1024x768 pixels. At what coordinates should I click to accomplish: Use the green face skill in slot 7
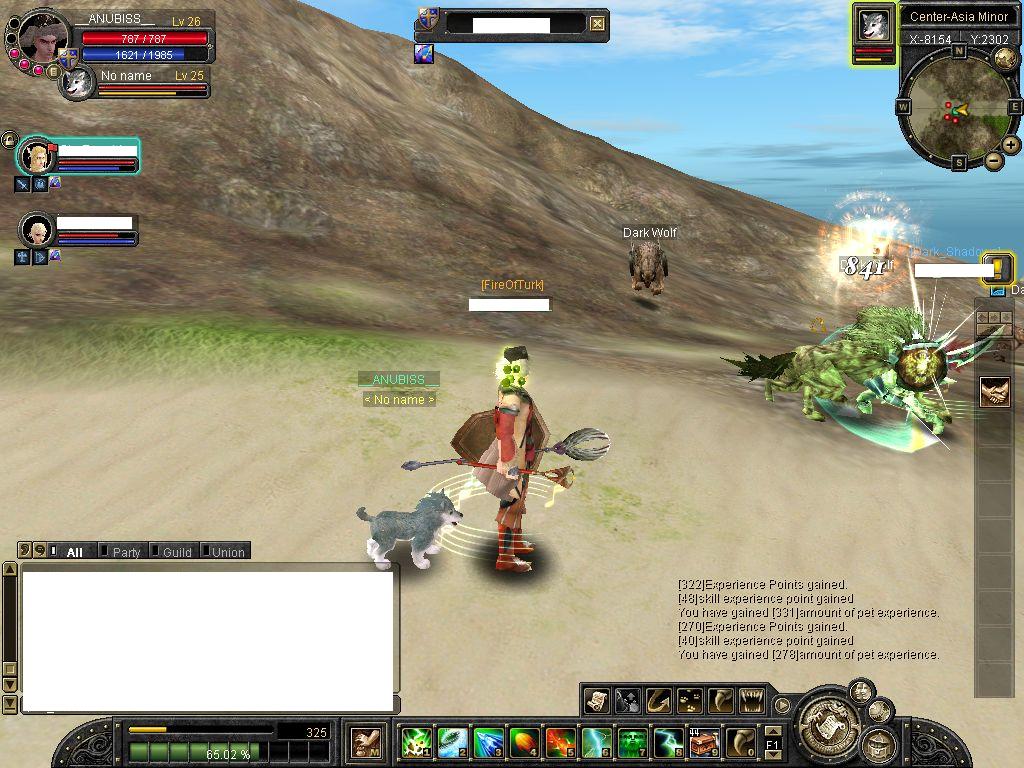pos(632,743)
